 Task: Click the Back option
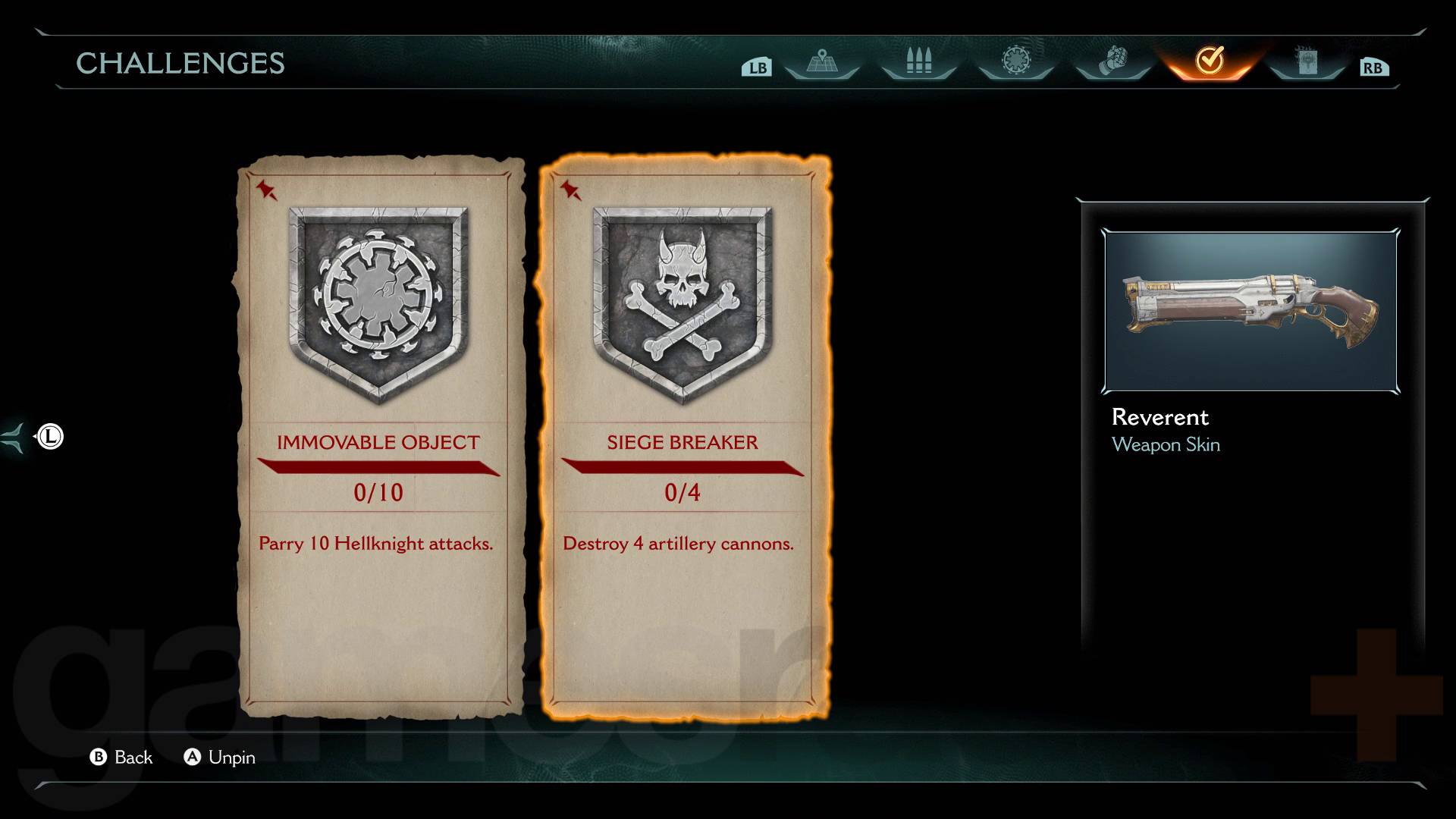(122, 757)
